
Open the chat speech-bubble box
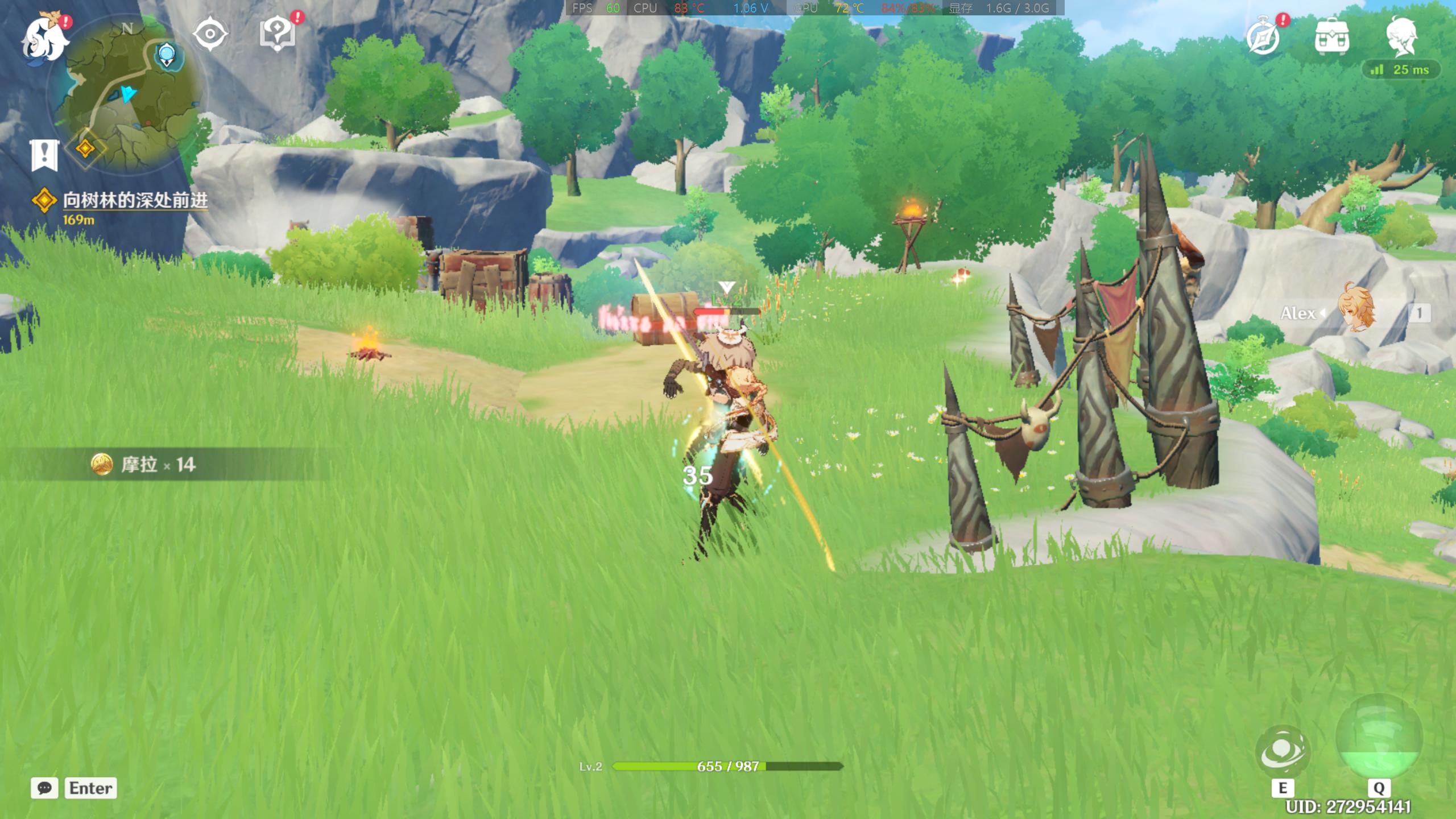(44, 788)
